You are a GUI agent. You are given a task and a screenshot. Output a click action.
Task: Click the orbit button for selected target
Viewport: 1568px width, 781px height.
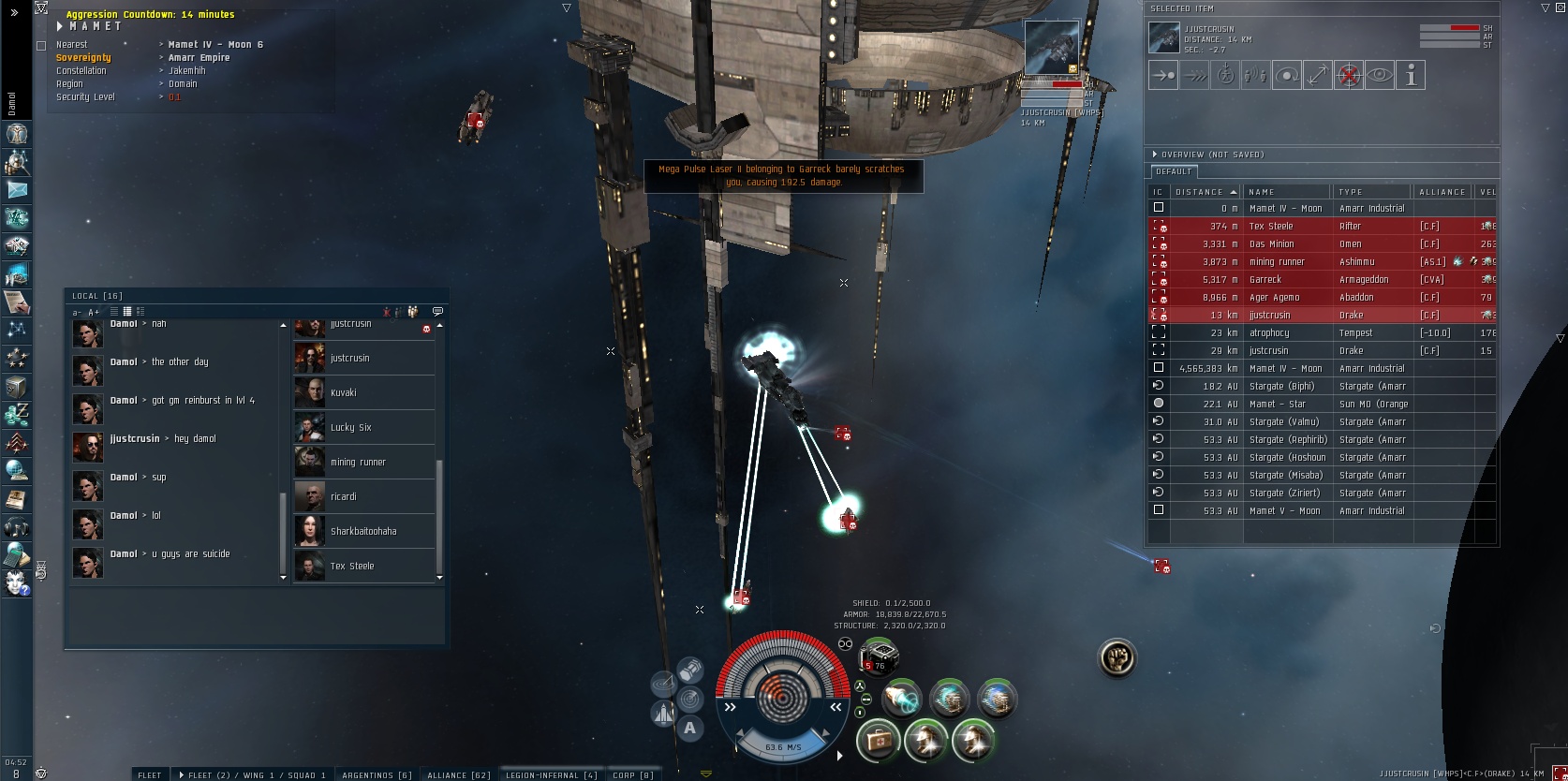click(x=1286, y=76)
